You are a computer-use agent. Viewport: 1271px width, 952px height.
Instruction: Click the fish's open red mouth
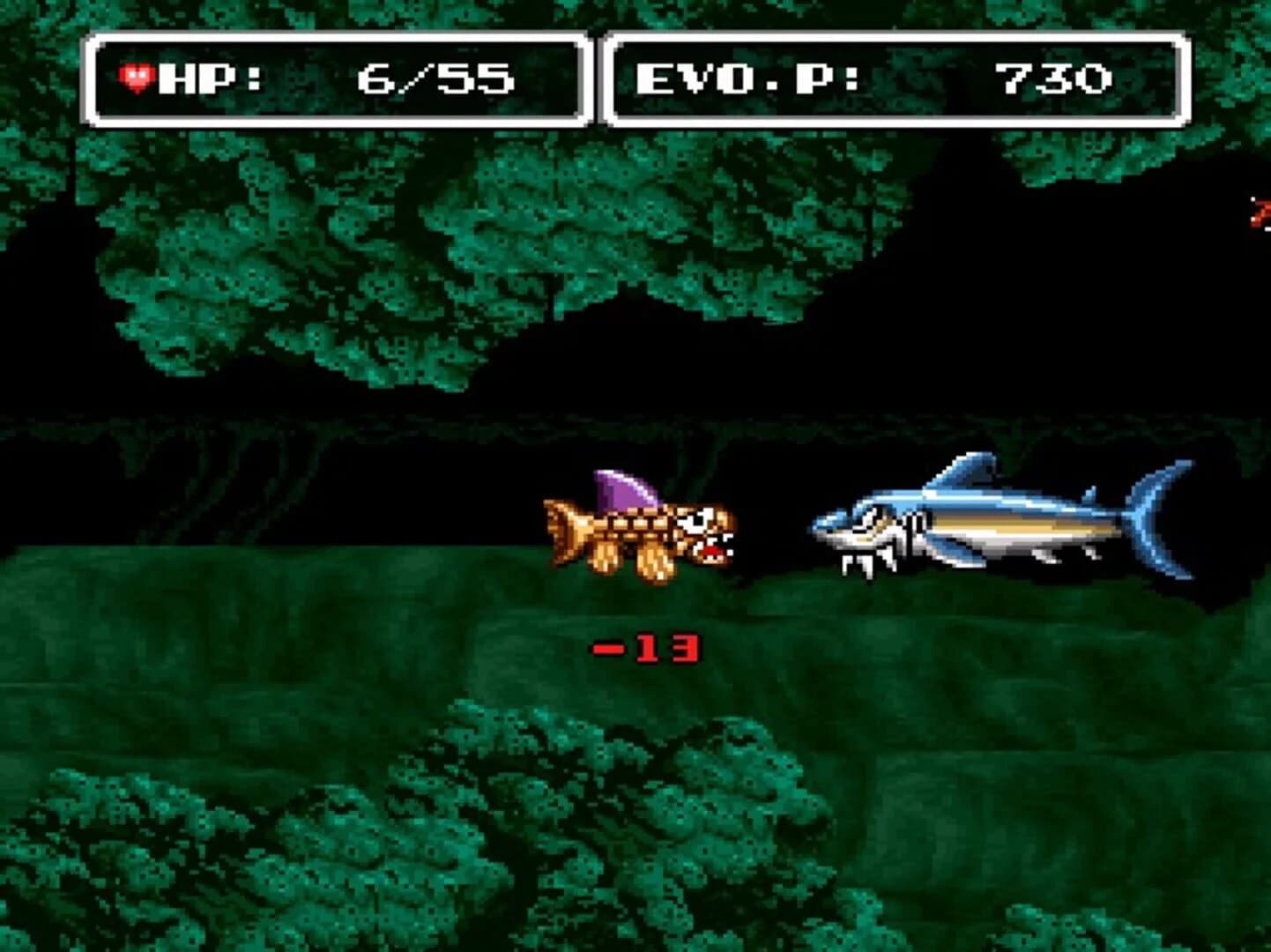click(712, 548)
